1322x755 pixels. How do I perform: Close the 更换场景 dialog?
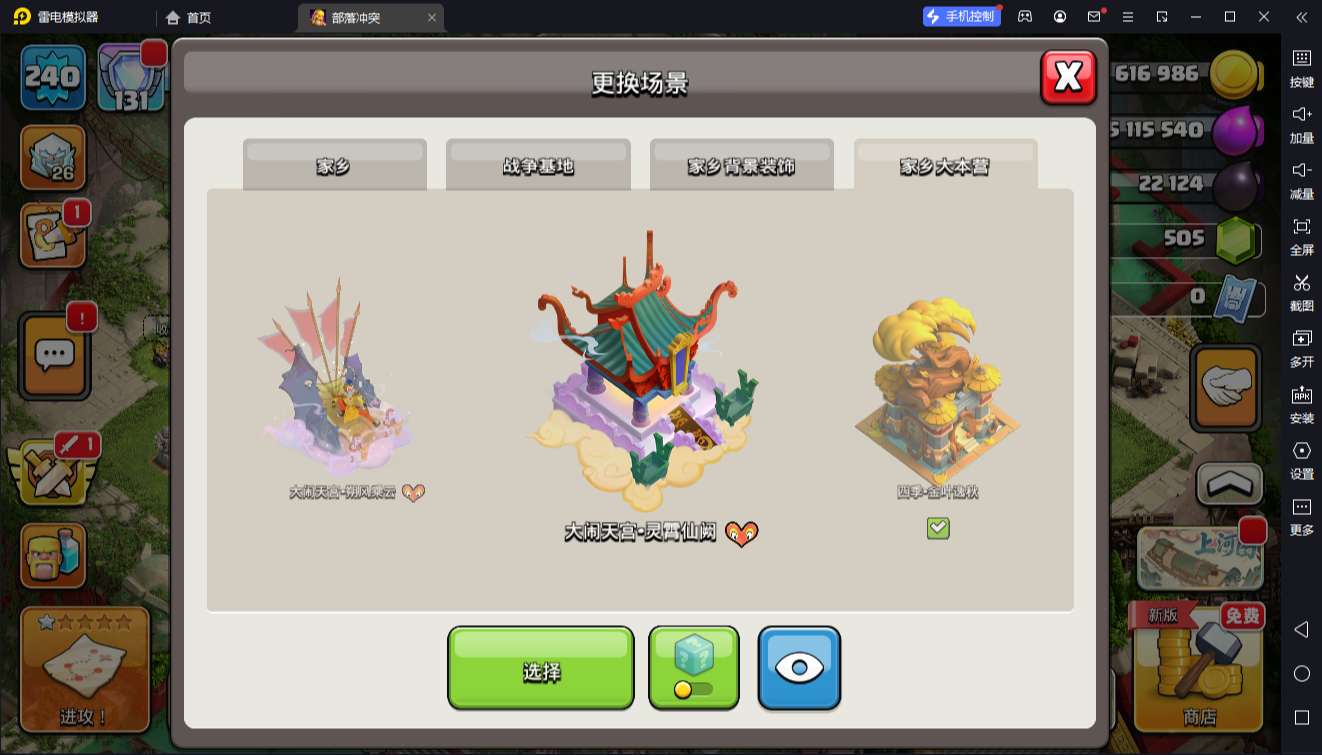(x=1068, y=77)
